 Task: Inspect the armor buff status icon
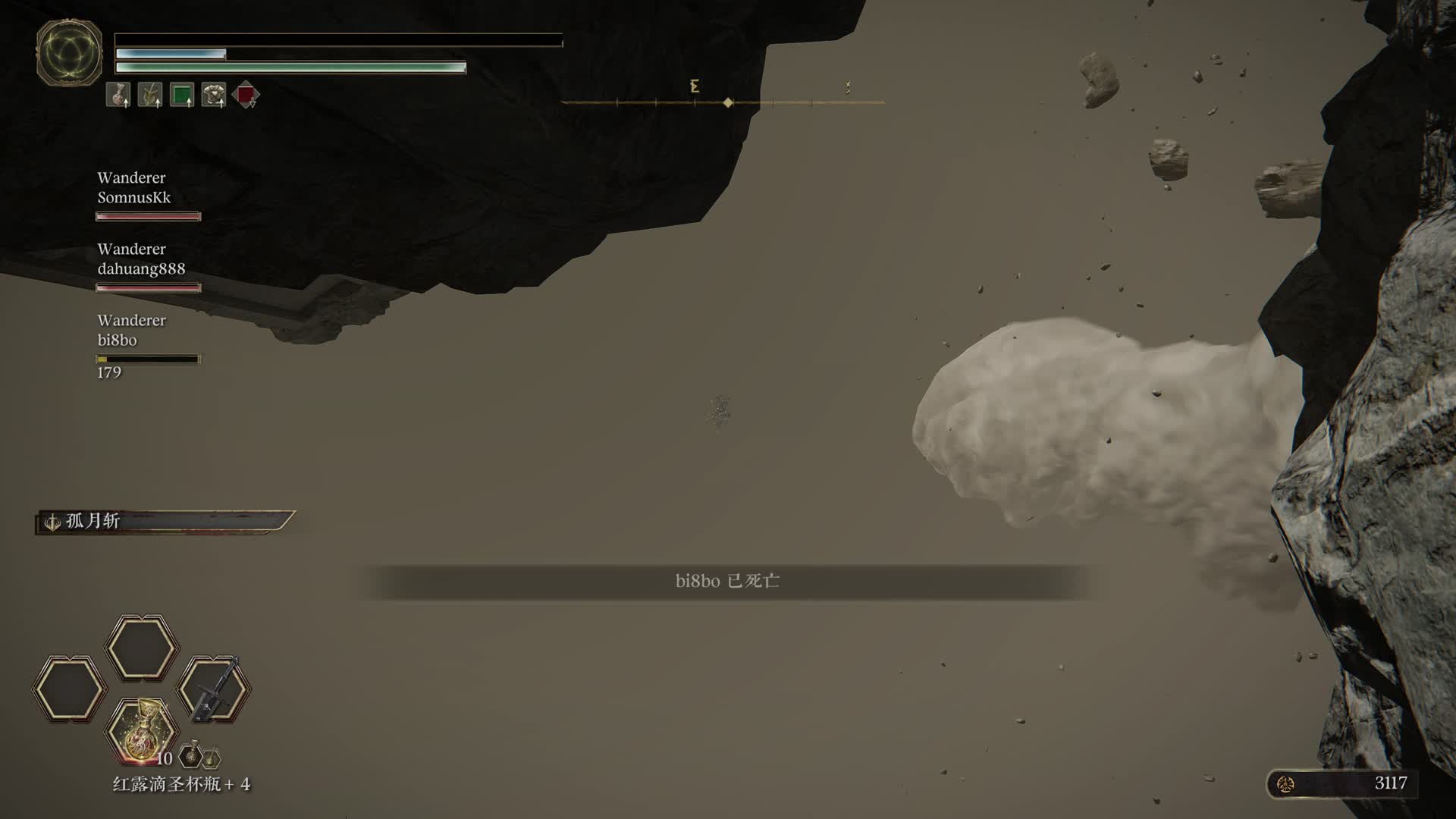click(214, 95)
